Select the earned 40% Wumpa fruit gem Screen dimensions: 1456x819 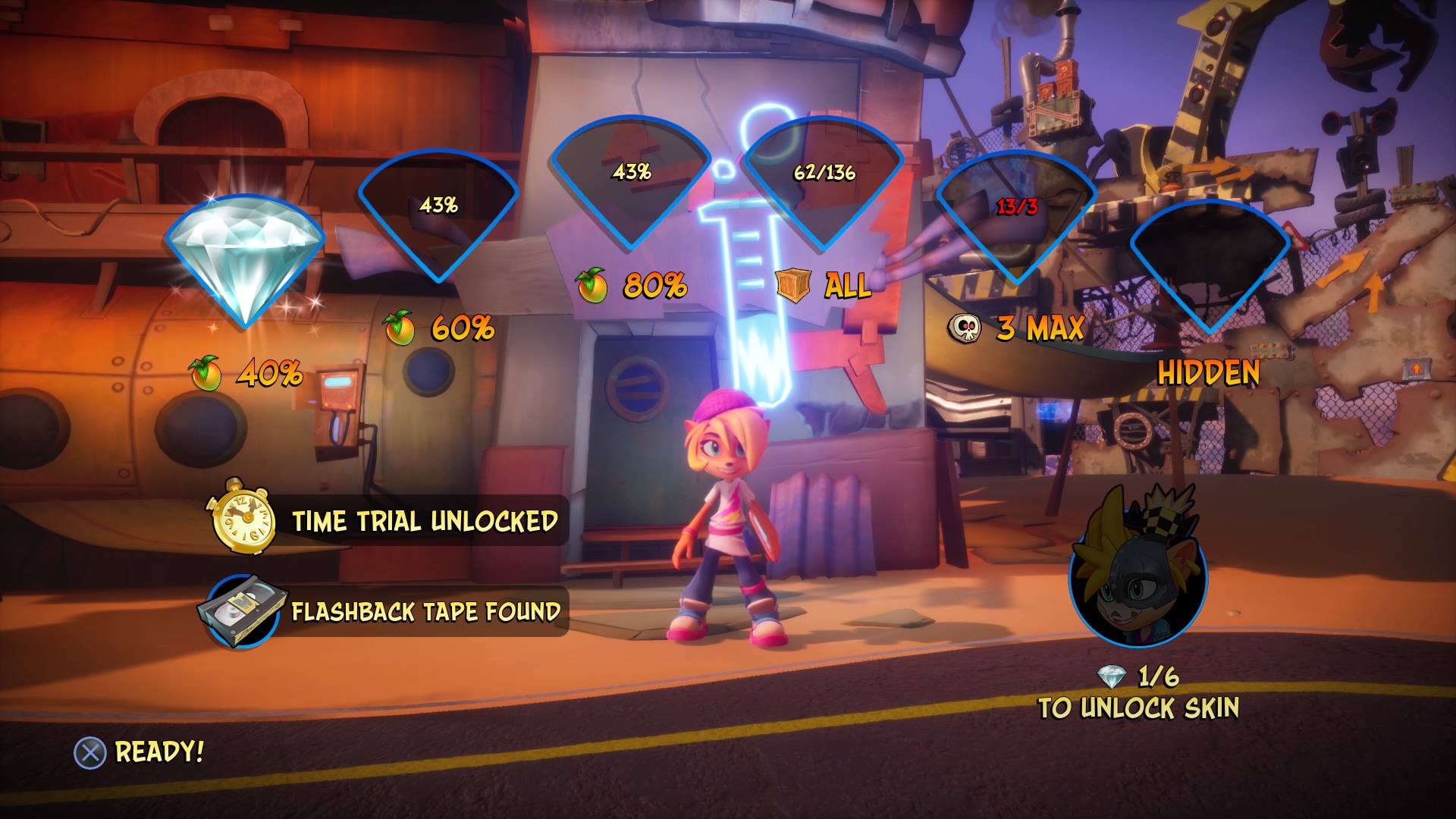pos(245,256)
